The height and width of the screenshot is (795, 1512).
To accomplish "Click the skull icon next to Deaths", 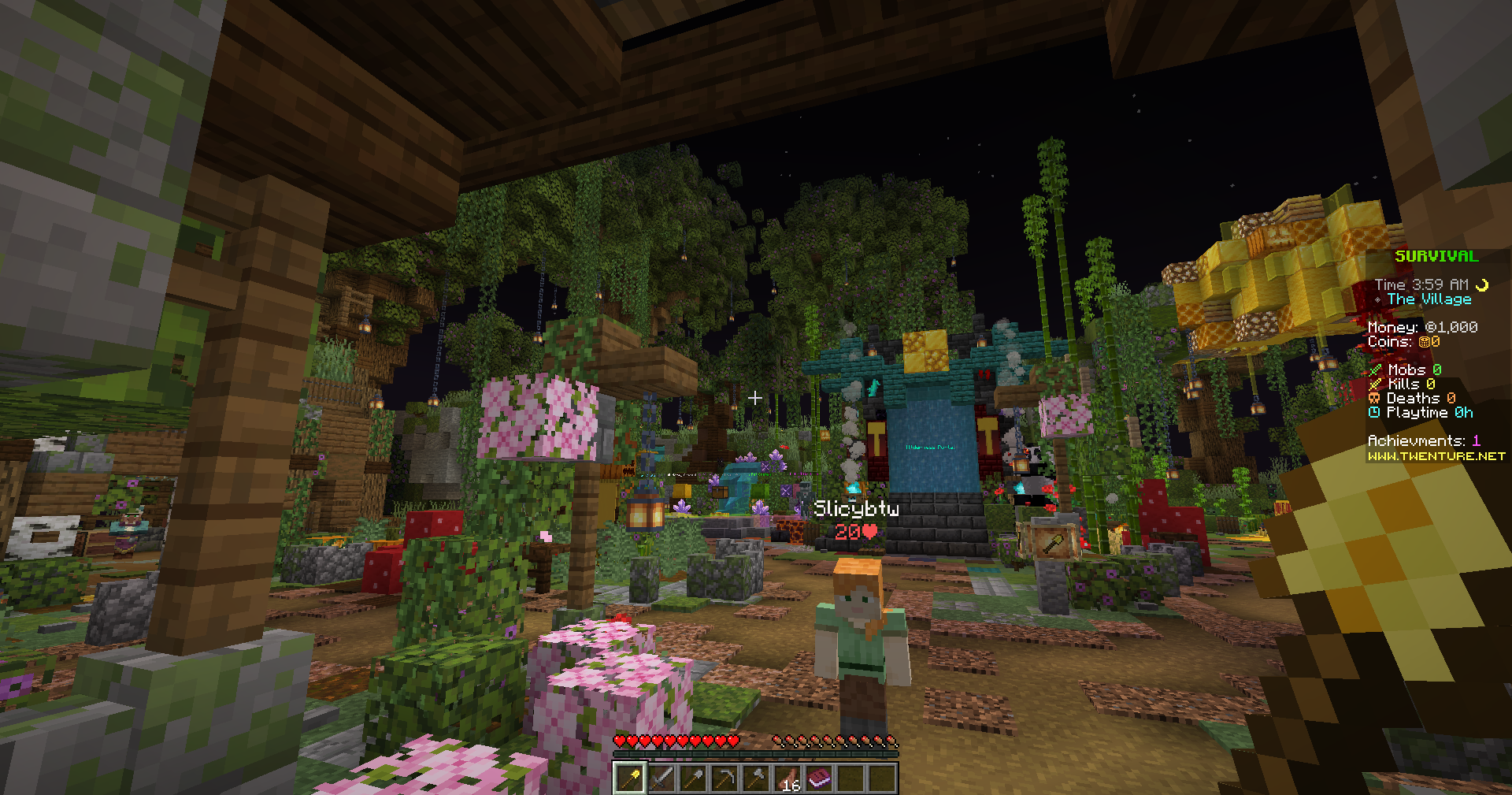I will click(1373, 398).
